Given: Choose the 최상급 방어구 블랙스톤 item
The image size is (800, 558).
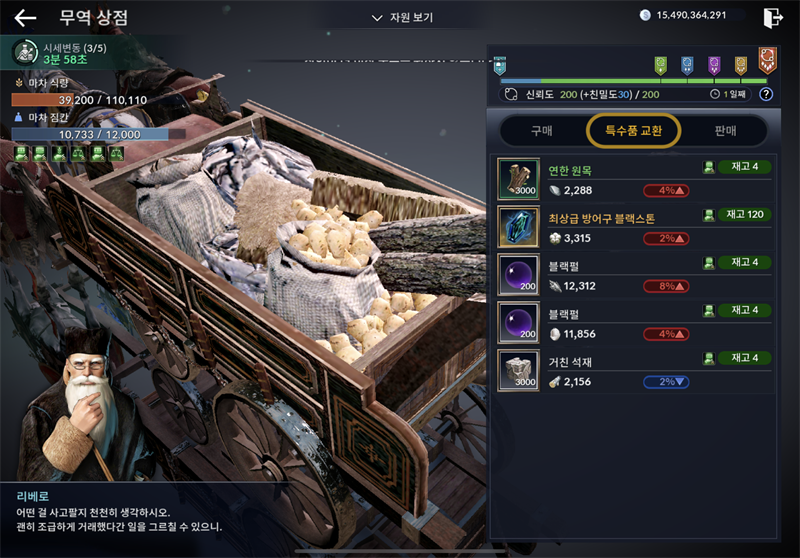Looking at the screenshot, I should click(634, 226).
